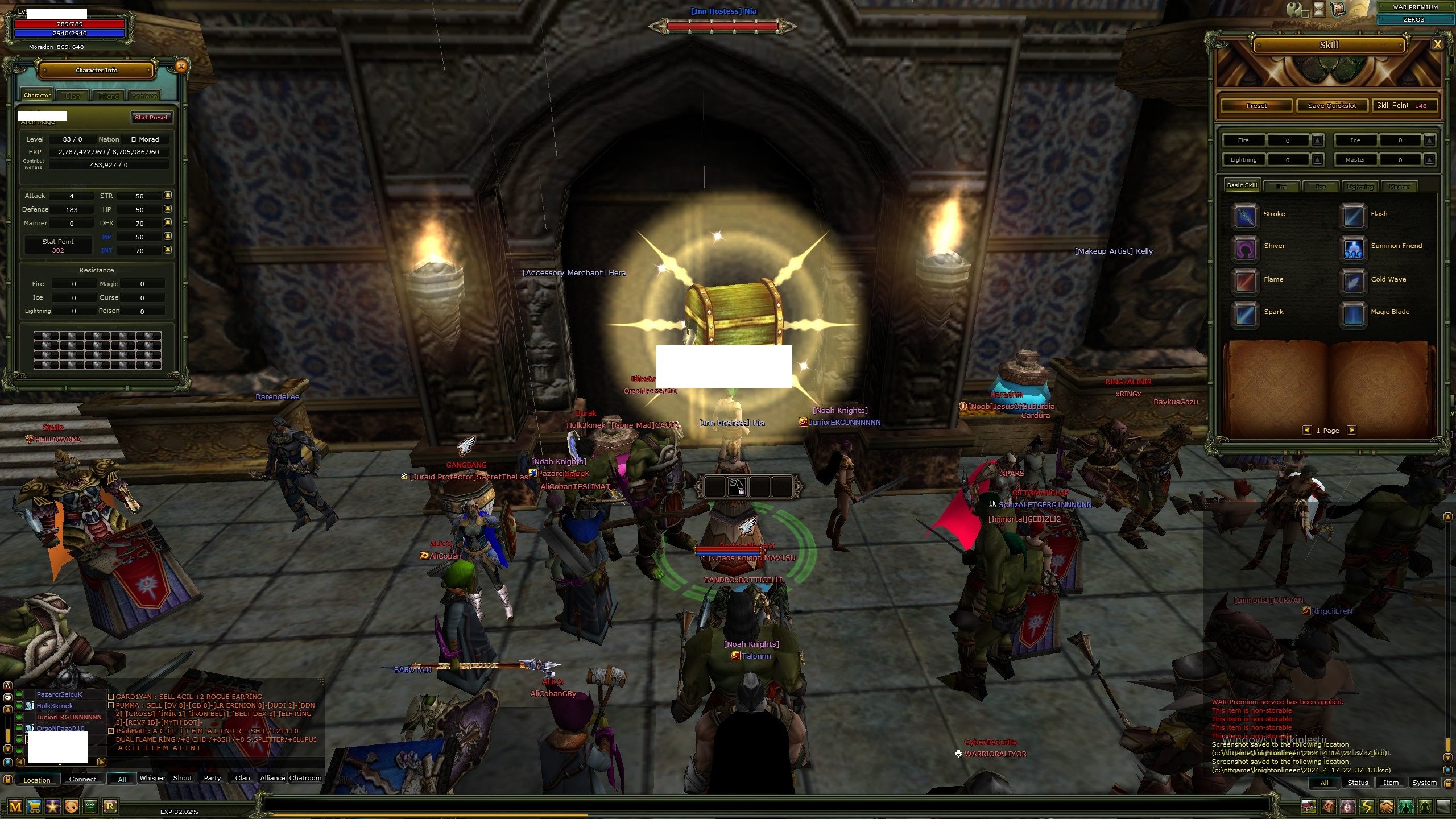Image resolution: width=1456 pixels, height=819 pixels.
Task: Go to previous skill book page
Action: point(1306,431)
